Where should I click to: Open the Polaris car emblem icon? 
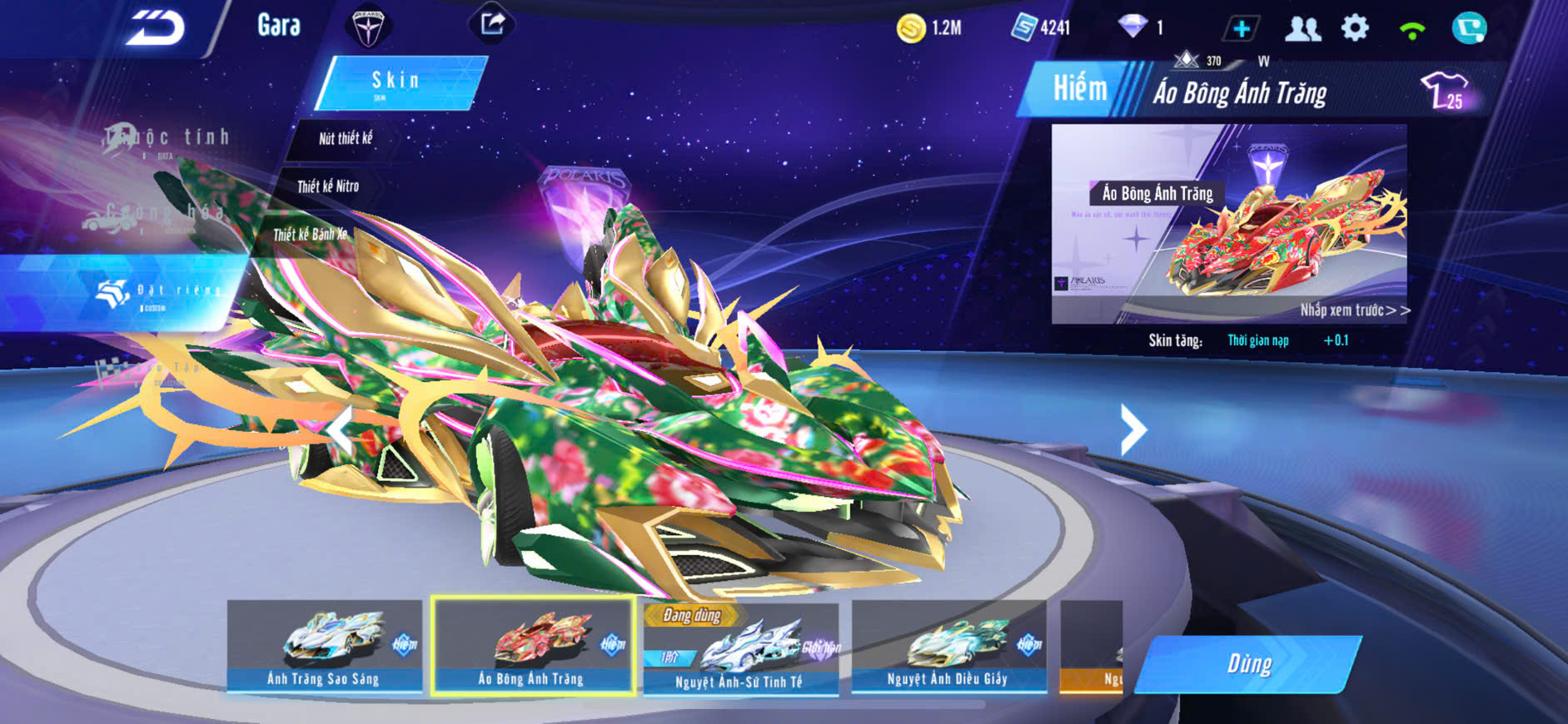pos(367,27)
